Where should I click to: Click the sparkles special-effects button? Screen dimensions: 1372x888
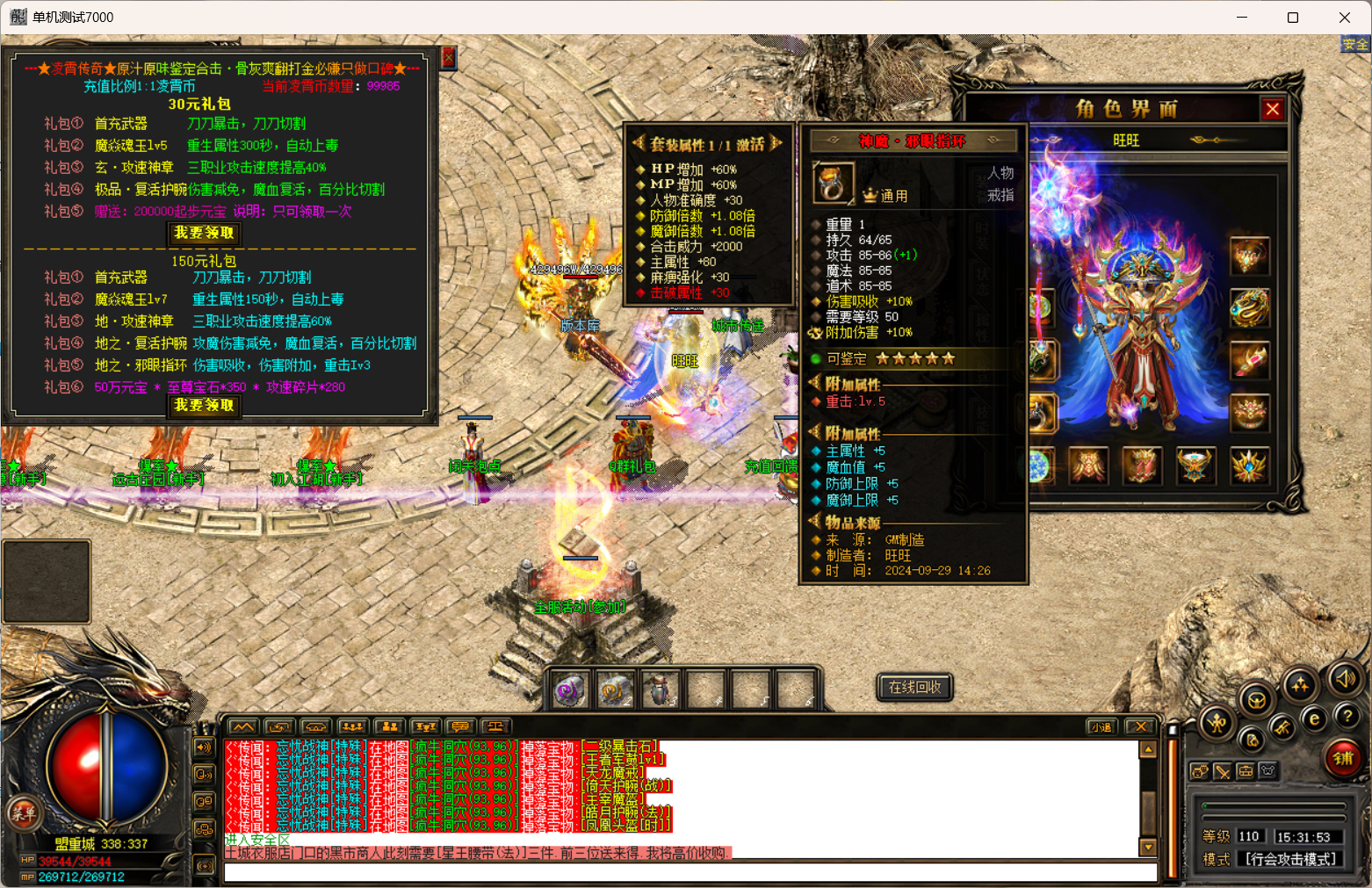coord(1299,686)
